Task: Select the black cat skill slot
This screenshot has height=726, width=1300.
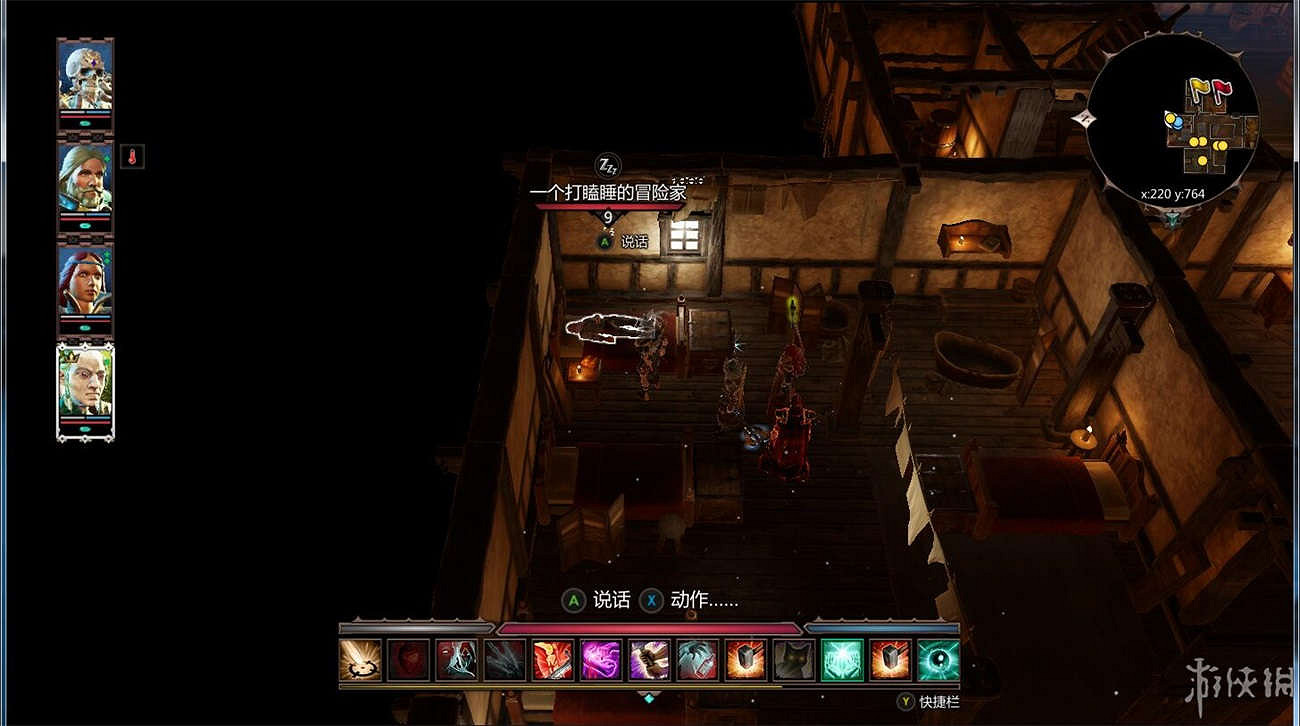Action: 794,661
